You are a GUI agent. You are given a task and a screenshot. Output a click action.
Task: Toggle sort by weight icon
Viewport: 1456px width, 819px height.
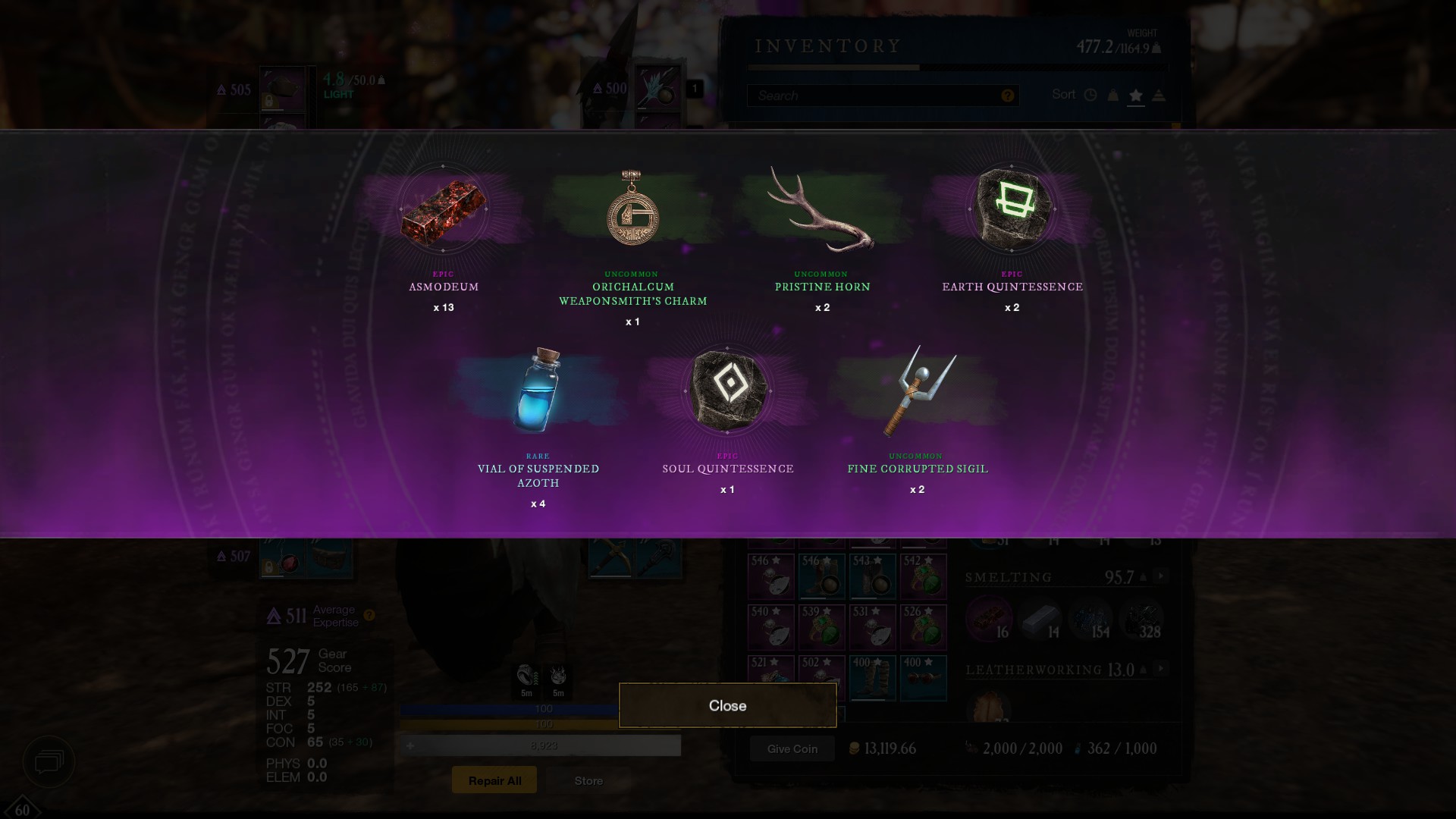point(1112,96)
